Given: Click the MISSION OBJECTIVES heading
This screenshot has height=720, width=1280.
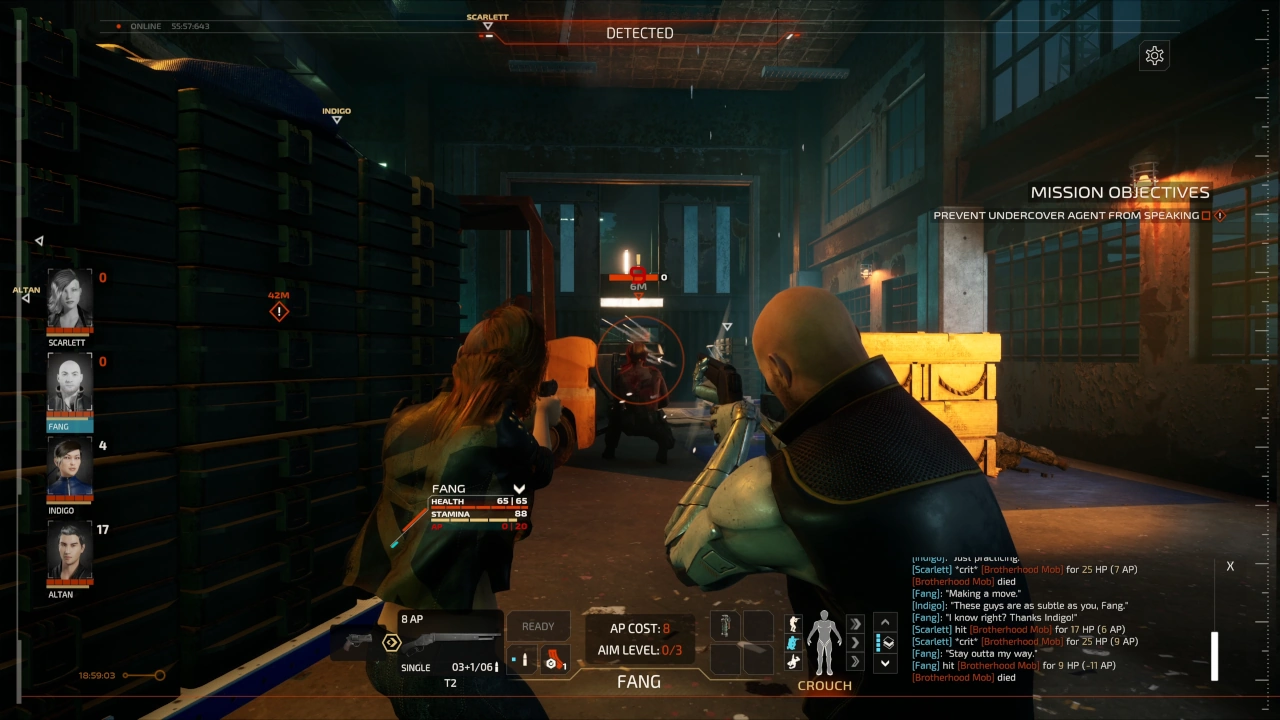Looking at the screenshot, I should pyautogui.click(x=1120, y=191).
